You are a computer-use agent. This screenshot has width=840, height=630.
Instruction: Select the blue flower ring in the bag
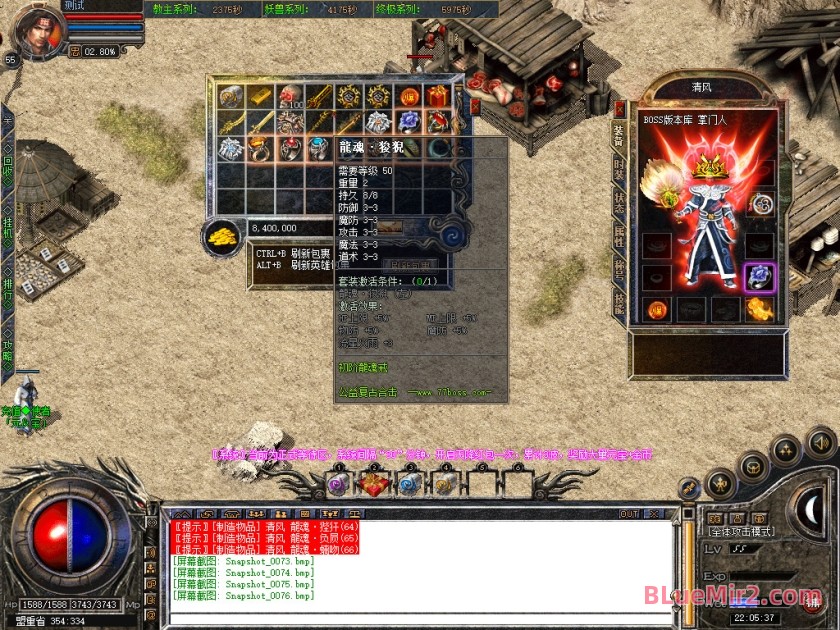click(x=407, y=122)
